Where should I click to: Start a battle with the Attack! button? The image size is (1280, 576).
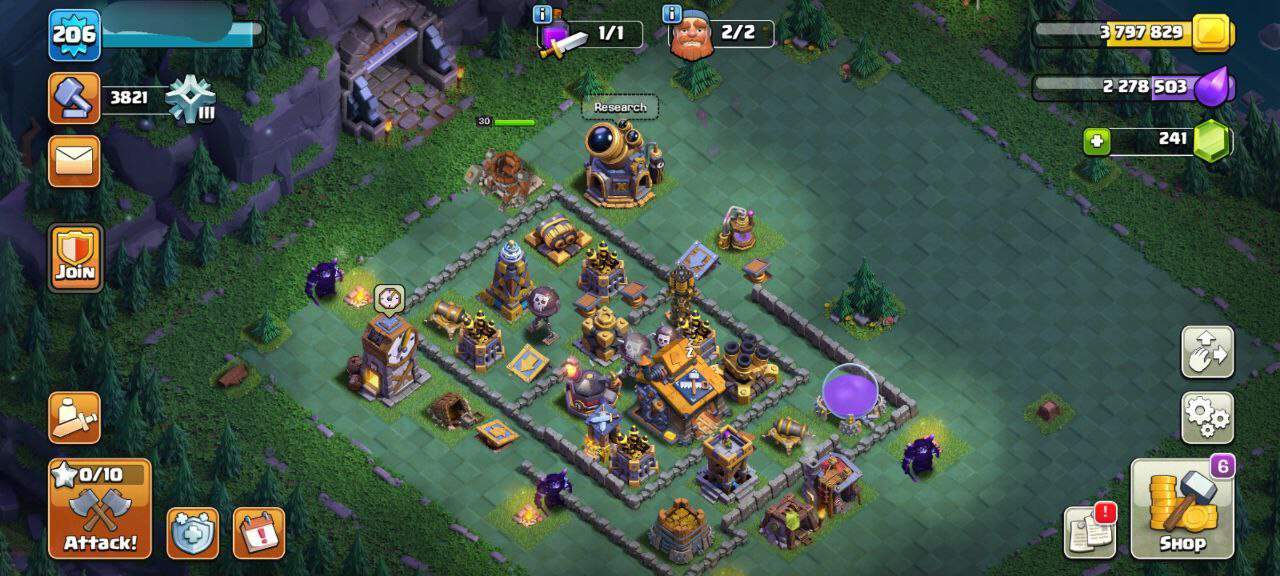(x=100, y=510)
